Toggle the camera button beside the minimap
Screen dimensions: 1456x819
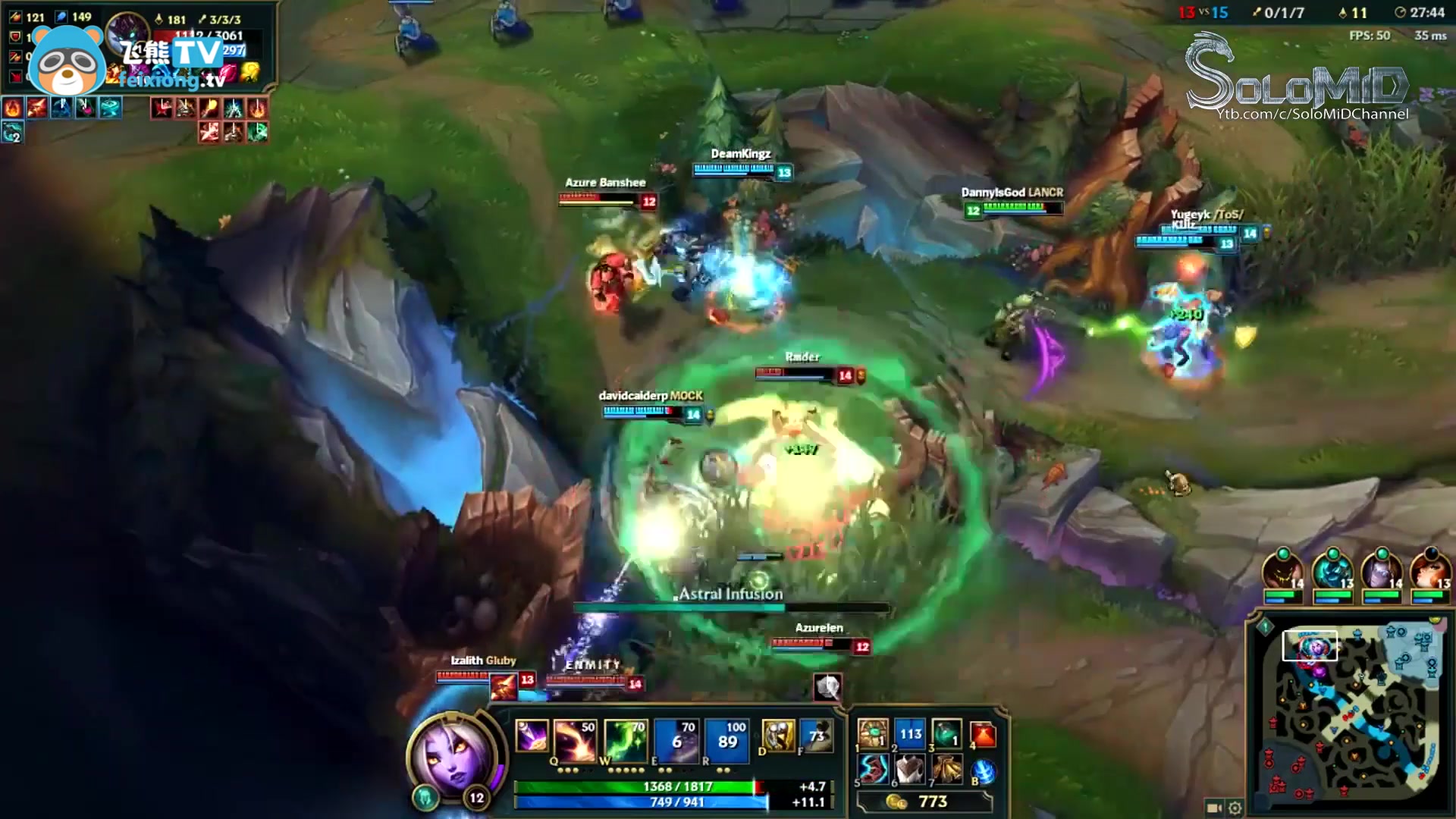(x=1213, y=808)
